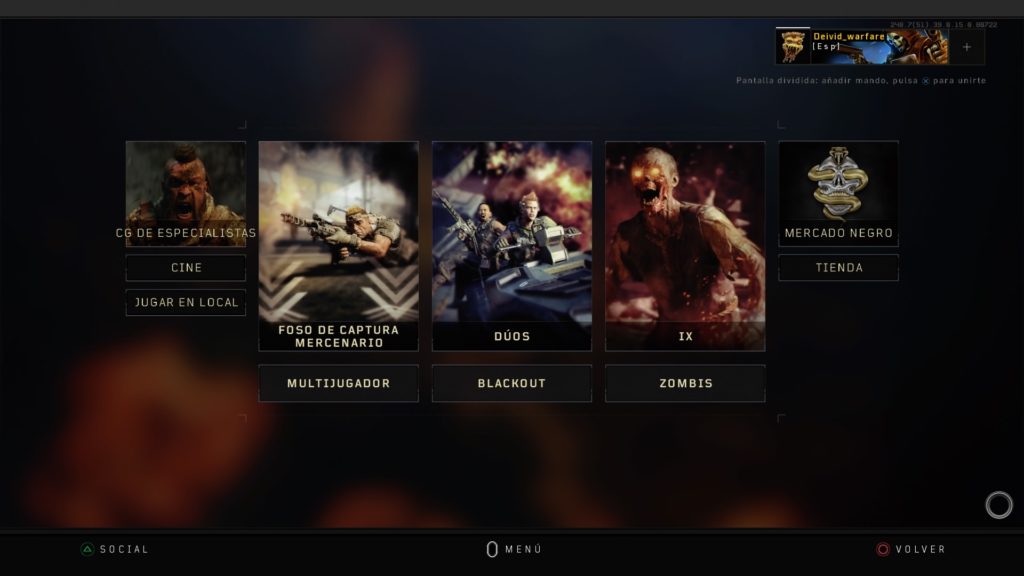Open CG de Especialistas tile

[186, 193]
